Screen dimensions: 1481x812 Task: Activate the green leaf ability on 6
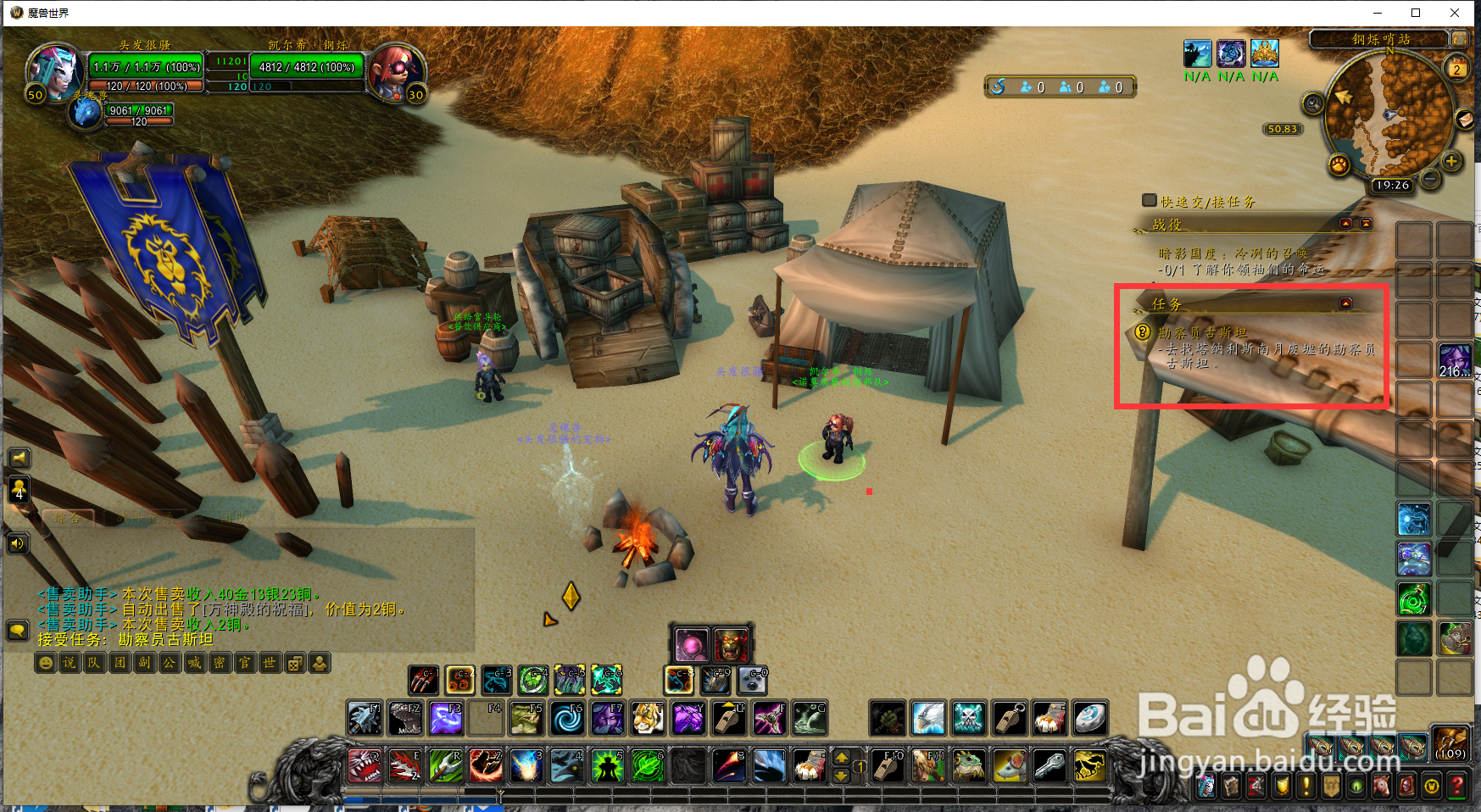point(648,765)
